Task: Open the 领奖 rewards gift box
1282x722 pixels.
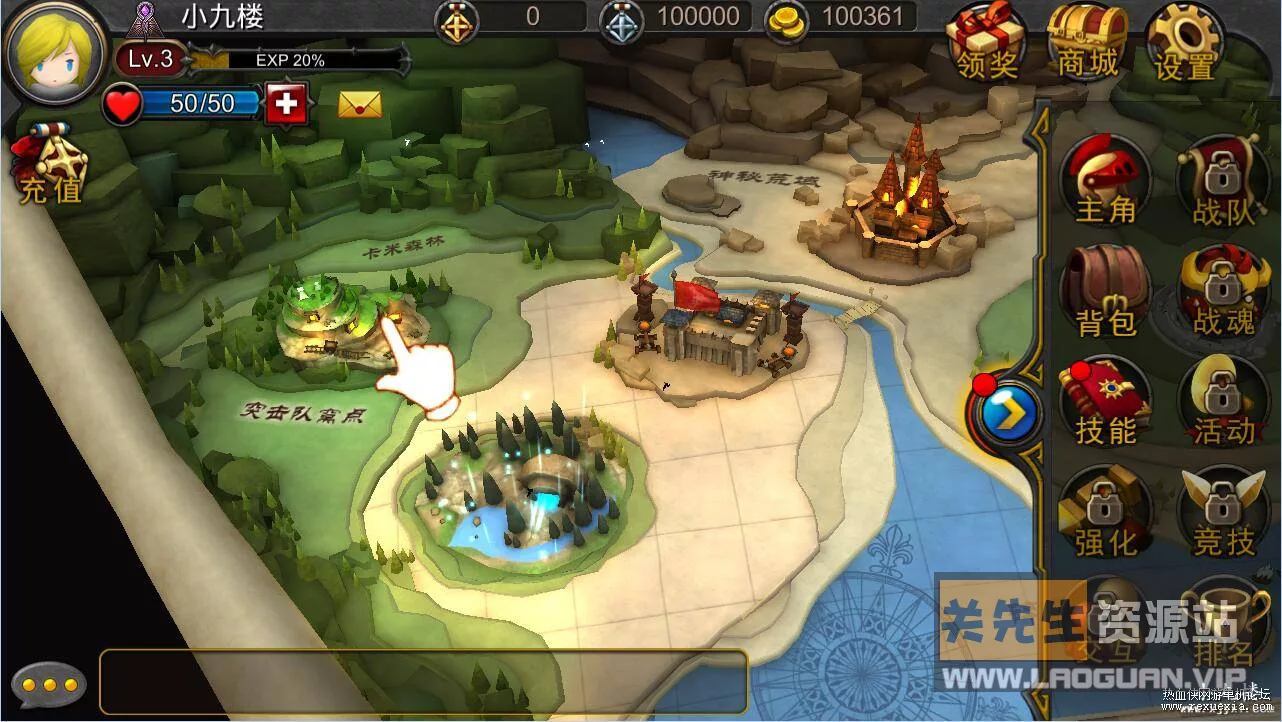Action: coord(987,42)
